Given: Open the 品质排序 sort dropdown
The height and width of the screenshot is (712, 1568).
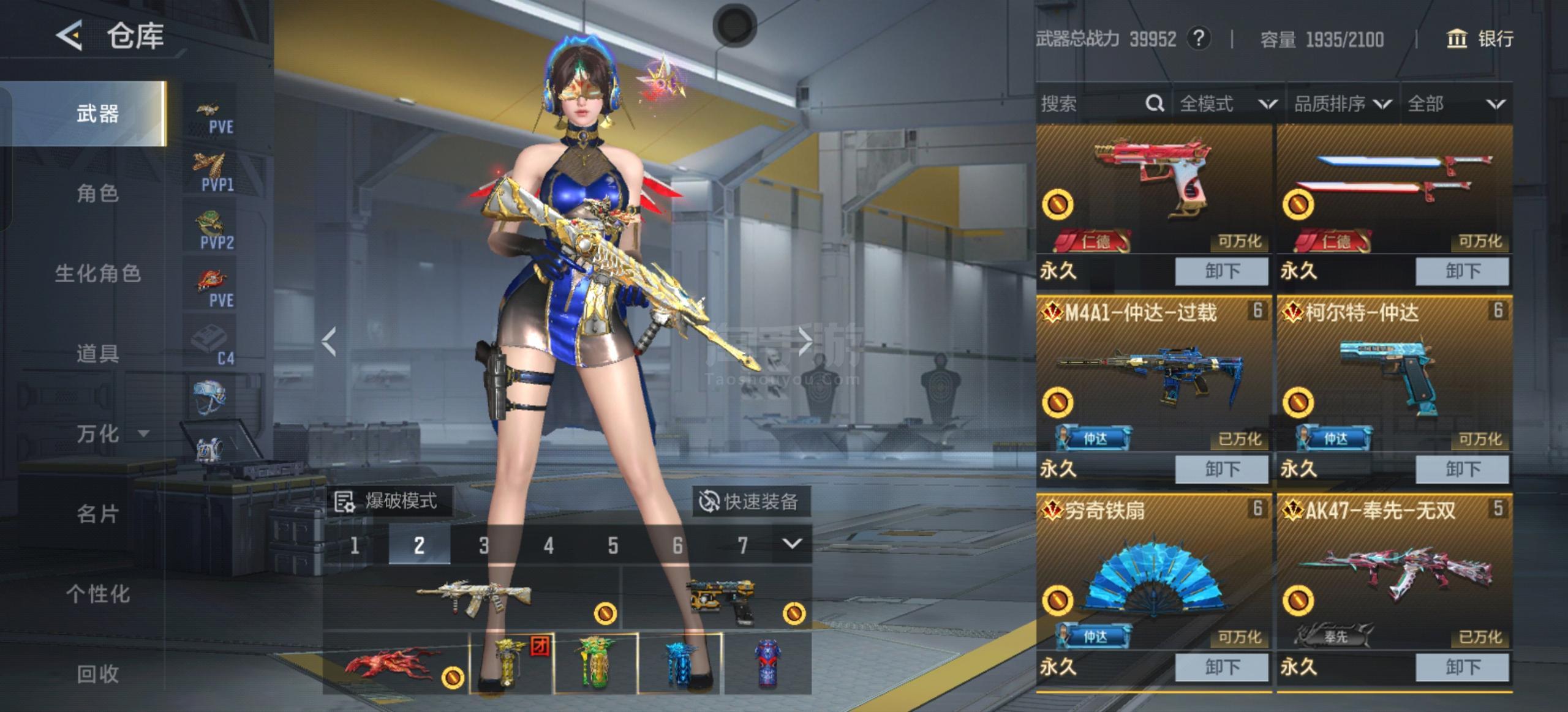Looking at the screenshot, I should click(1341, 104).
